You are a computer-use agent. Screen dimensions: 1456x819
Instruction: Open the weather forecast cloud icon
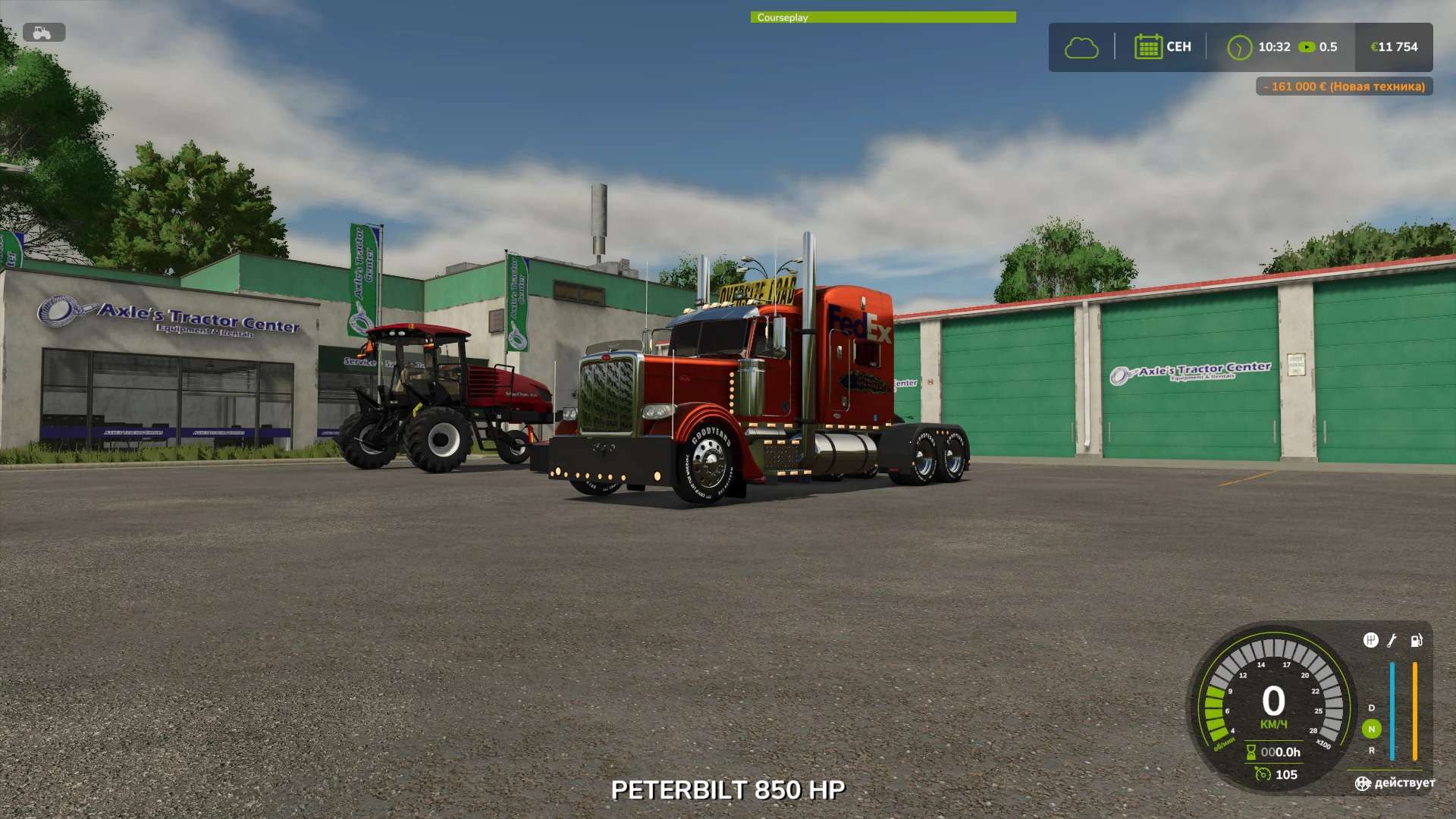[x=1081, y=48]
